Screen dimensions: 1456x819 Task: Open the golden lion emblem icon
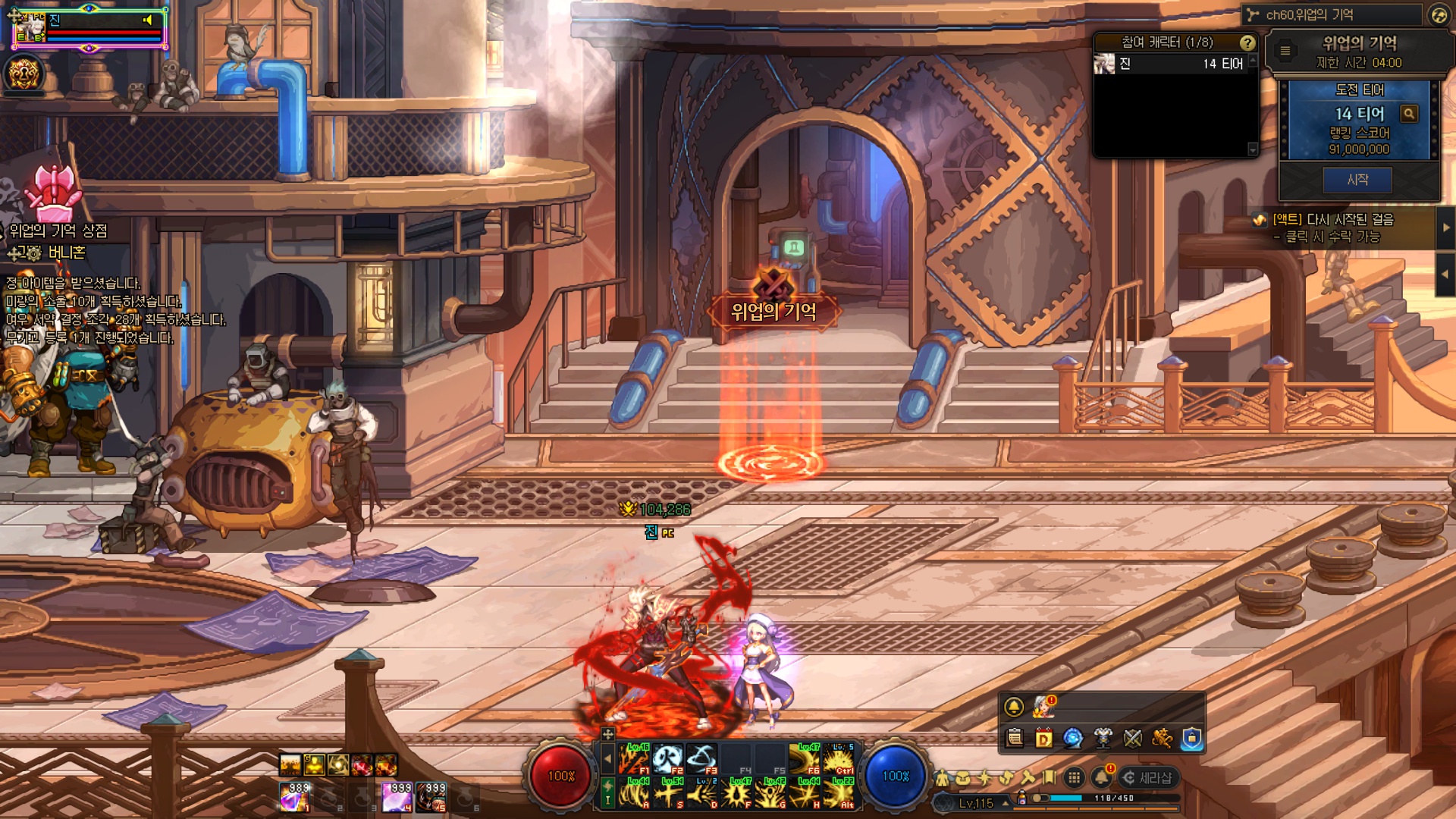[24, 74]
